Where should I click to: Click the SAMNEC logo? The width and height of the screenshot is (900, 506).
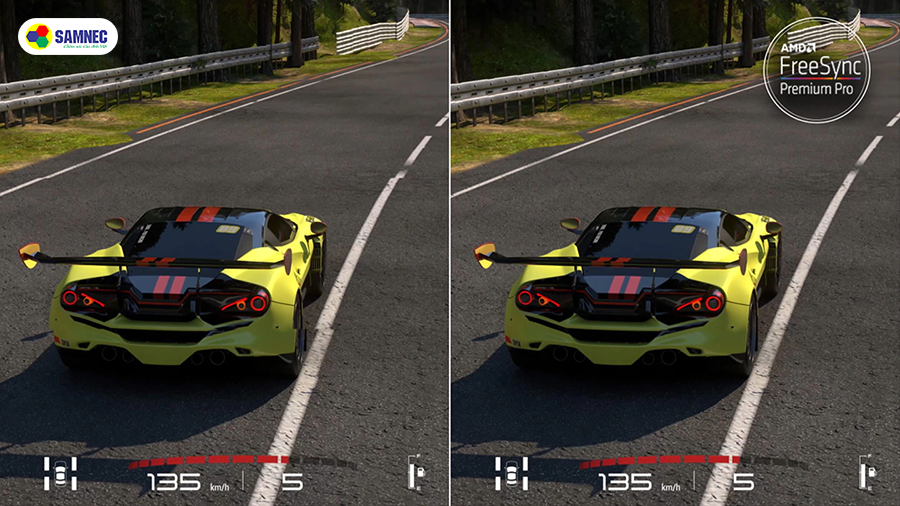(67, 37)
